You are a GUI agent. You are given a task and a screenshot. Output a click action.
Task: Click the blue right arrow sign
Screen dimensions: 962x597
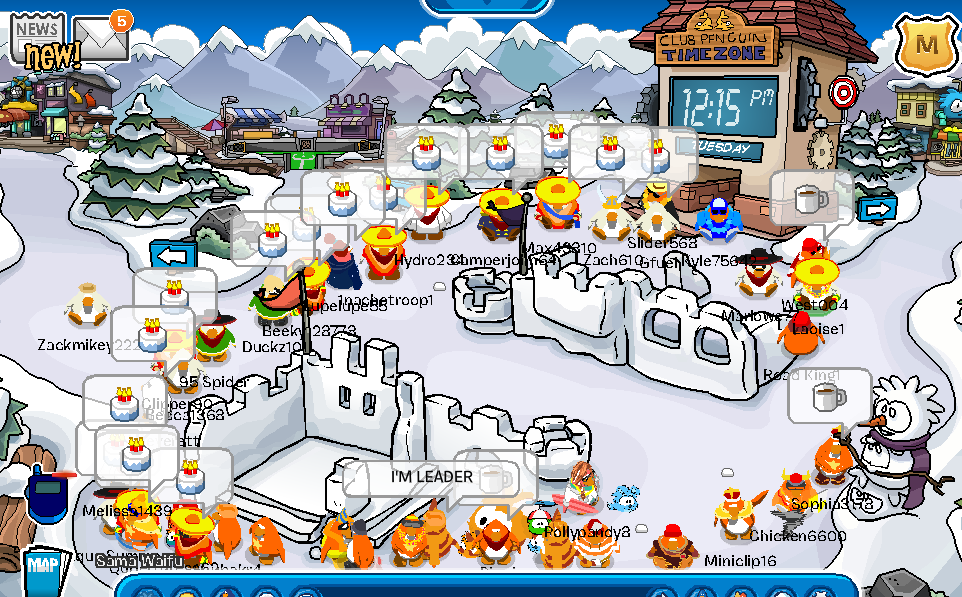tap(877, 209)
